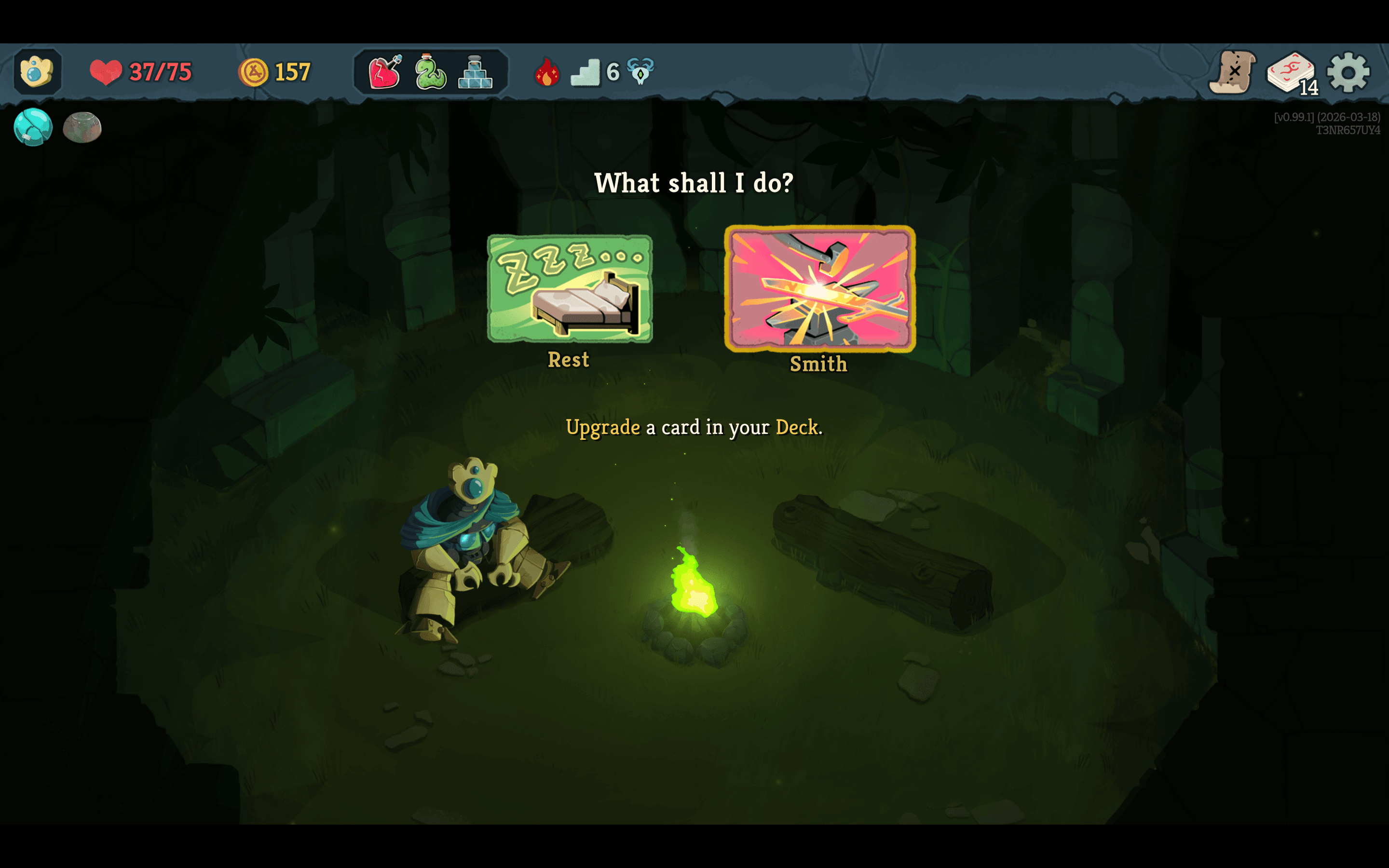
Task: Inspect the boss face icon
Action: pyautogui.click(x=639, y=72)
